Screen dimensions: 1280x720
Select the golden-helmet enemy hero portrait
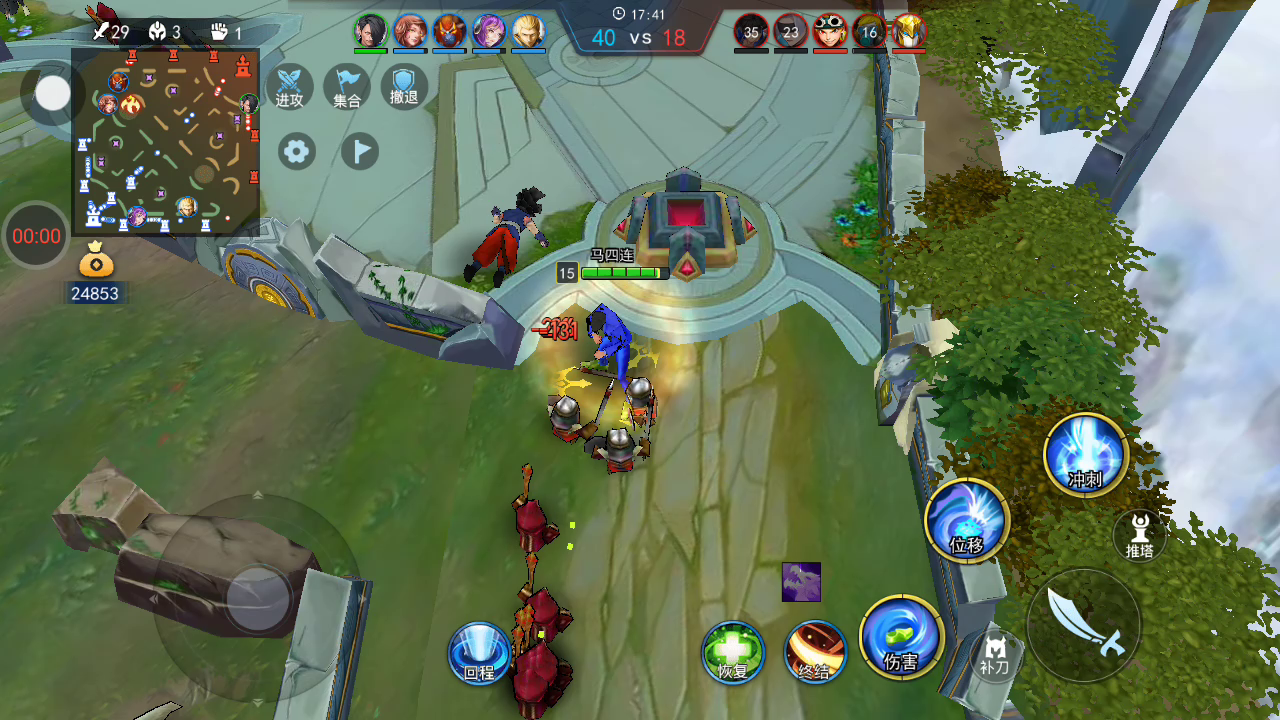pyautogui.click(x=909, y=32)
